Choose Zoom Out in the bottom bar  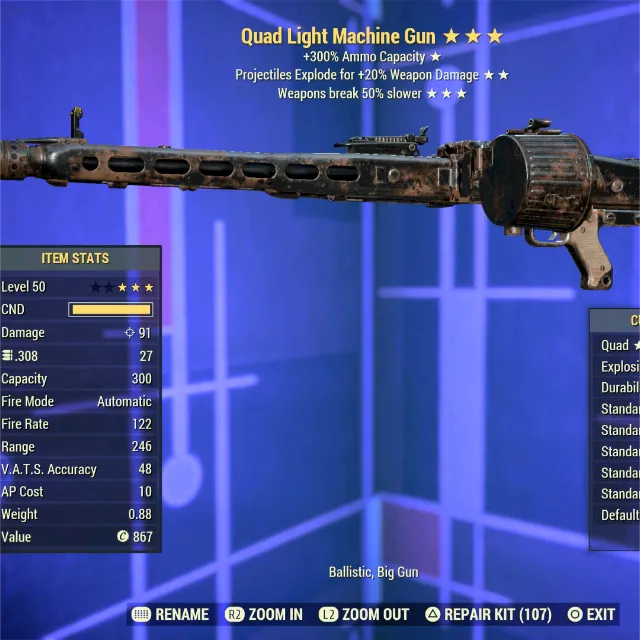click(364, 614)
